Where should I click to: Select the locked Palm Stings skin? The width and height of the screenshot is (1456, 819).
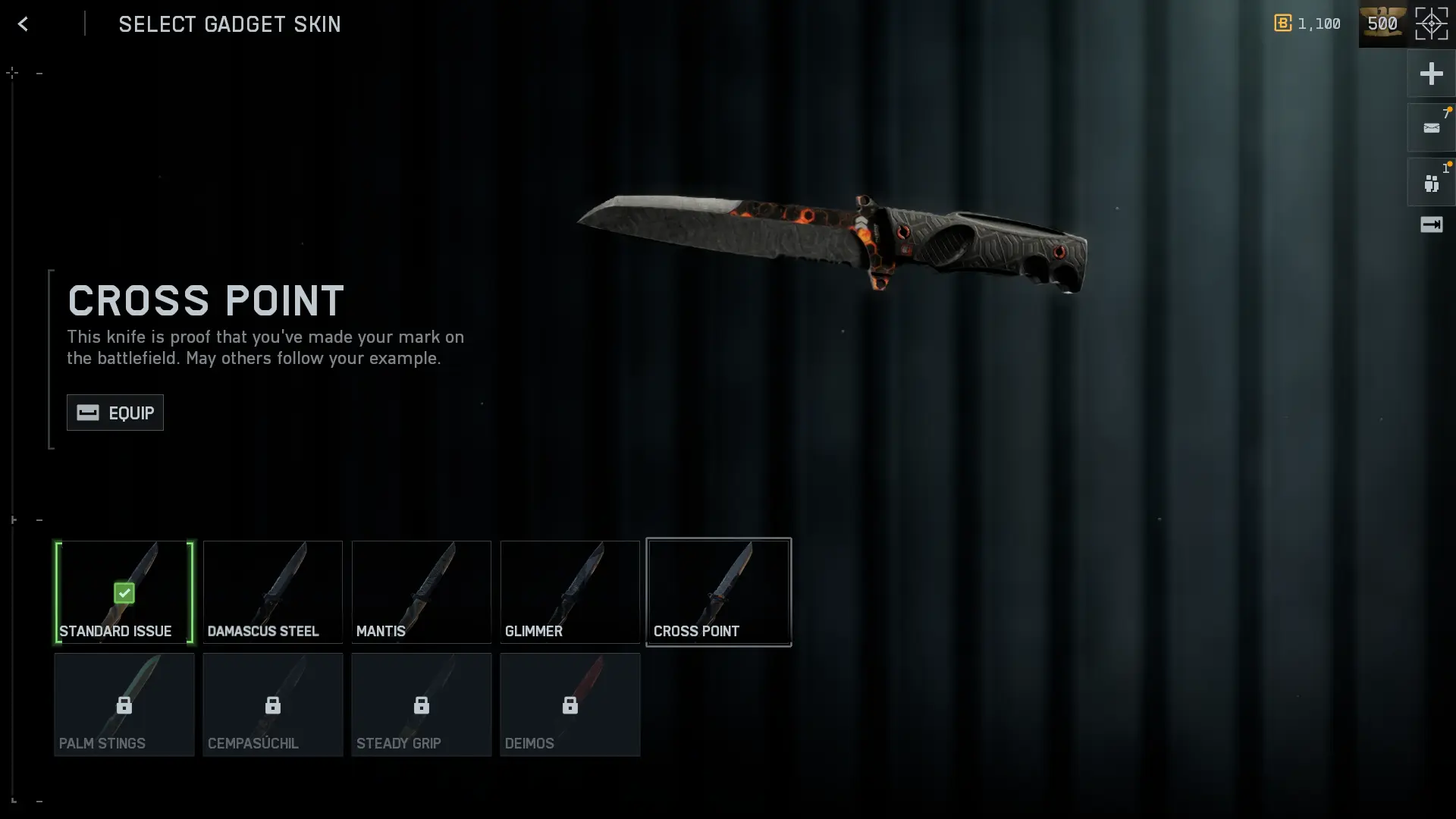tap(124, 705)
